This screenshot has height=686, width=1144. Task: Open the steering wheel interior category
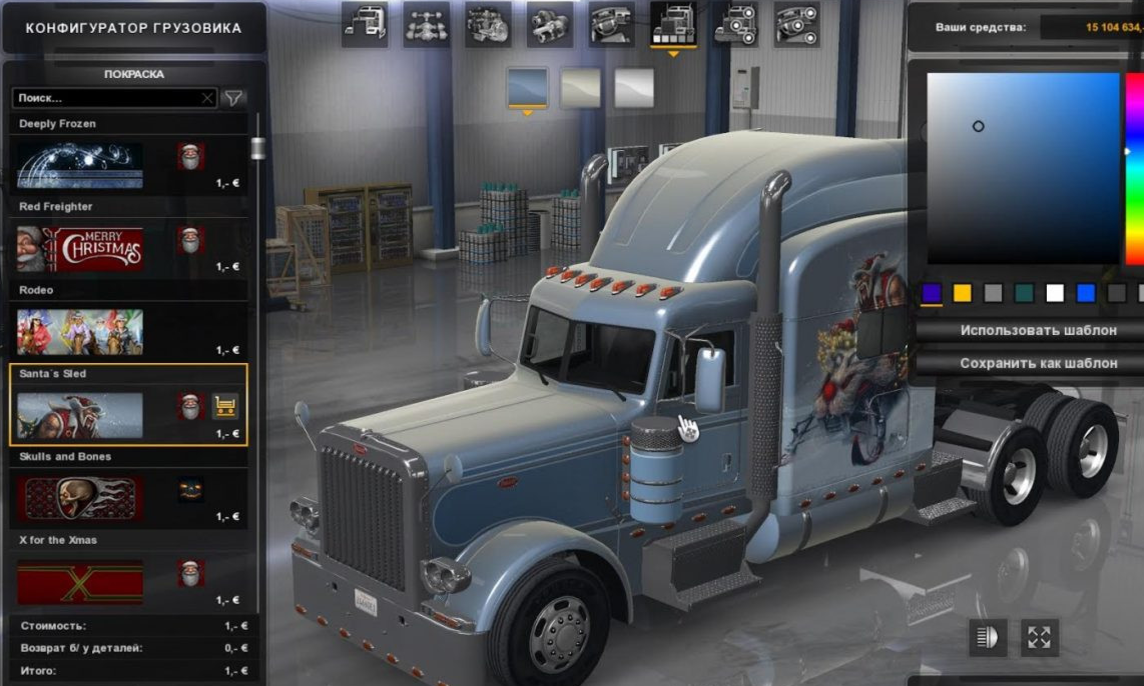tap(611, 24)
